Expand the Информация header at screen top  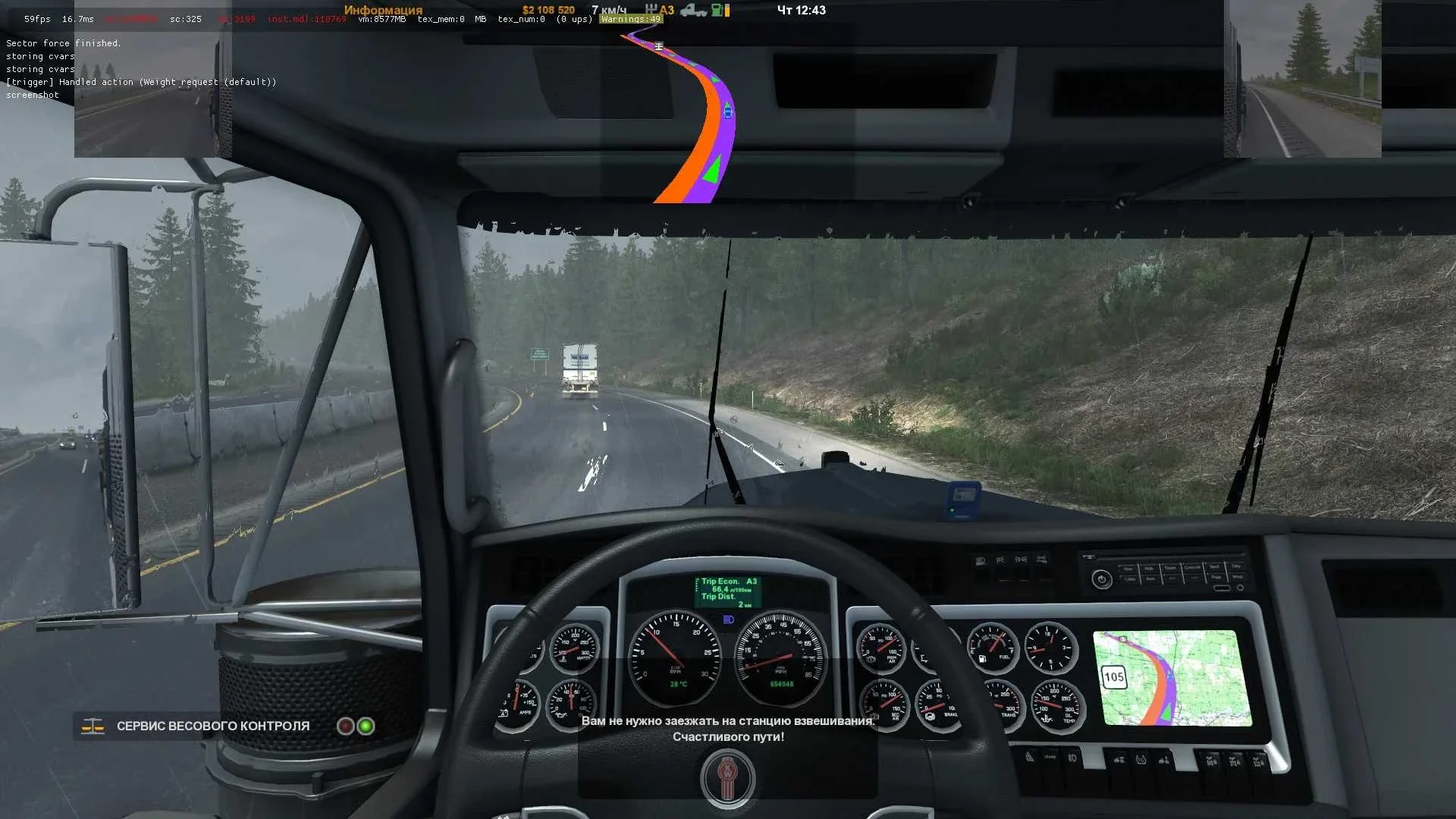click(x=383, y=10)
